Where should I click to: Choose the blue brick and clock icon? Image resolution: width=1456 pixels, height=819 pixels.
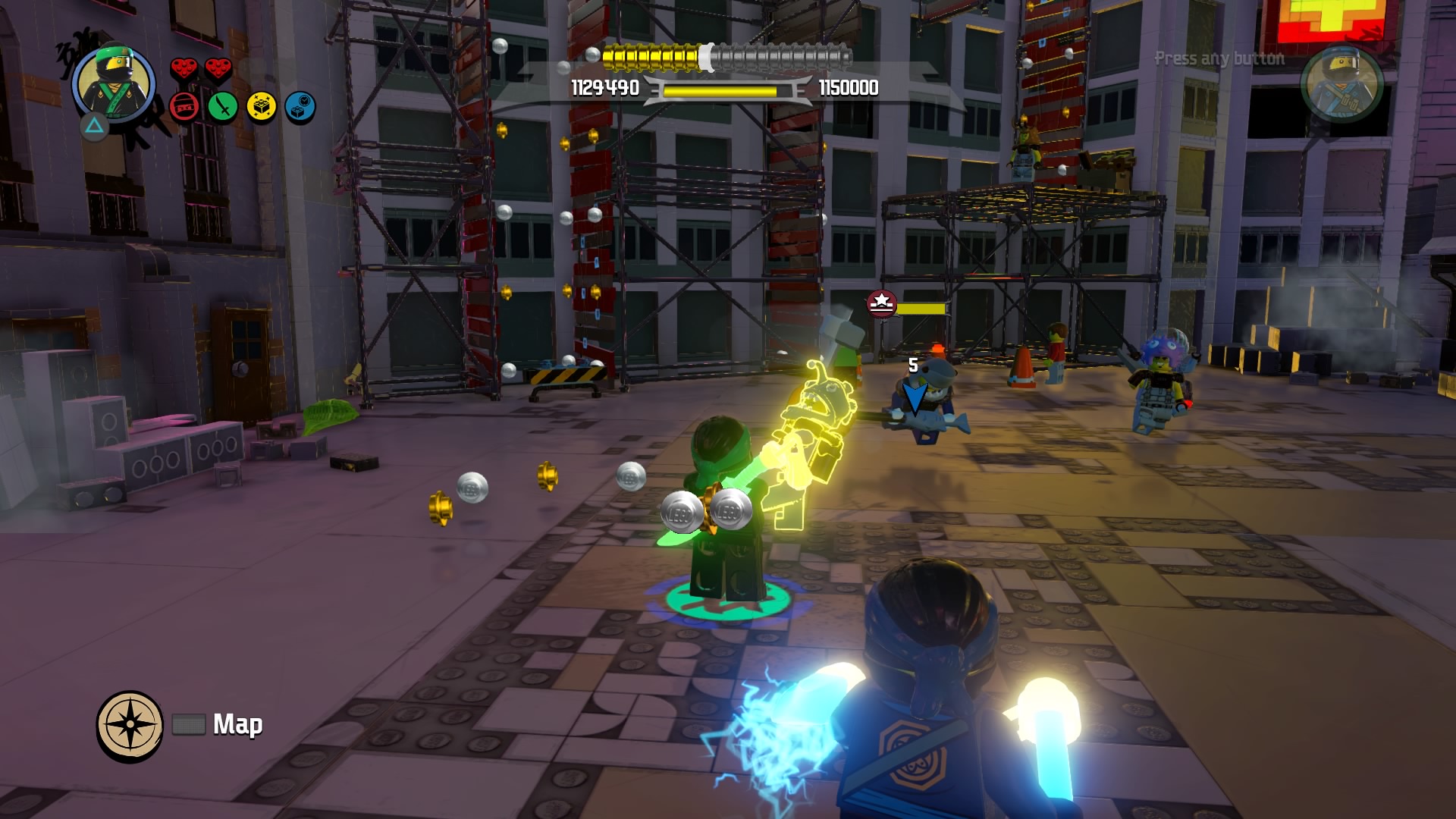[300, 107]
